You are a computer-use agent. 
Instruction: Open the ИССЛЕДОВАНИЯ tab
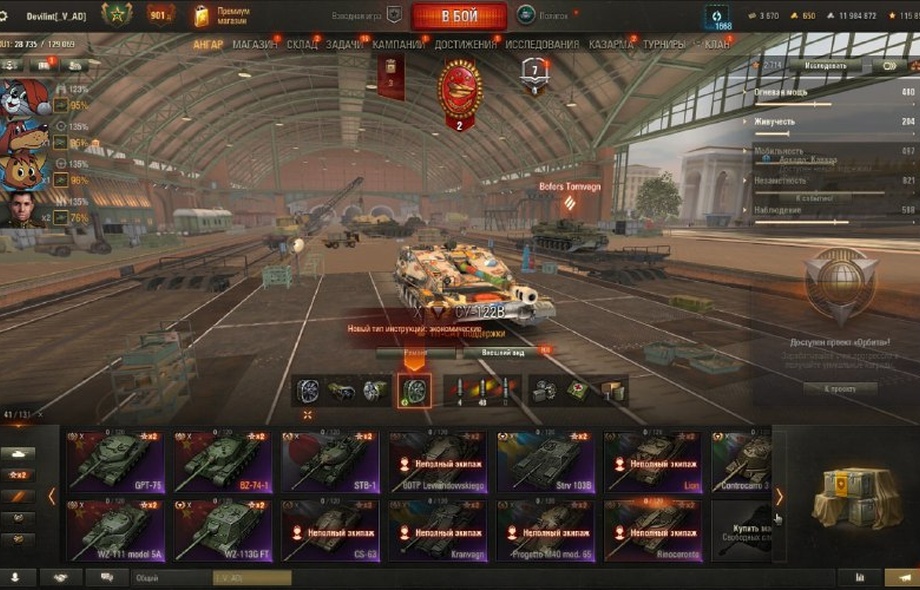click(x=542, y=45)
